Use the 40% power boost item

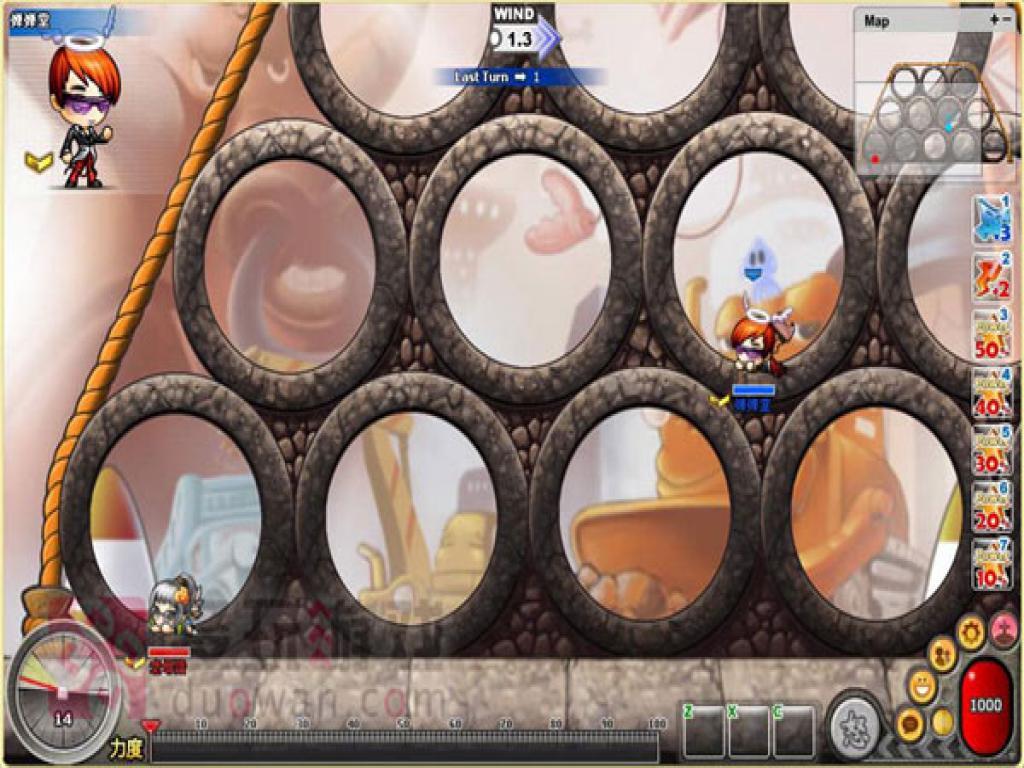[x=991, y=392]
